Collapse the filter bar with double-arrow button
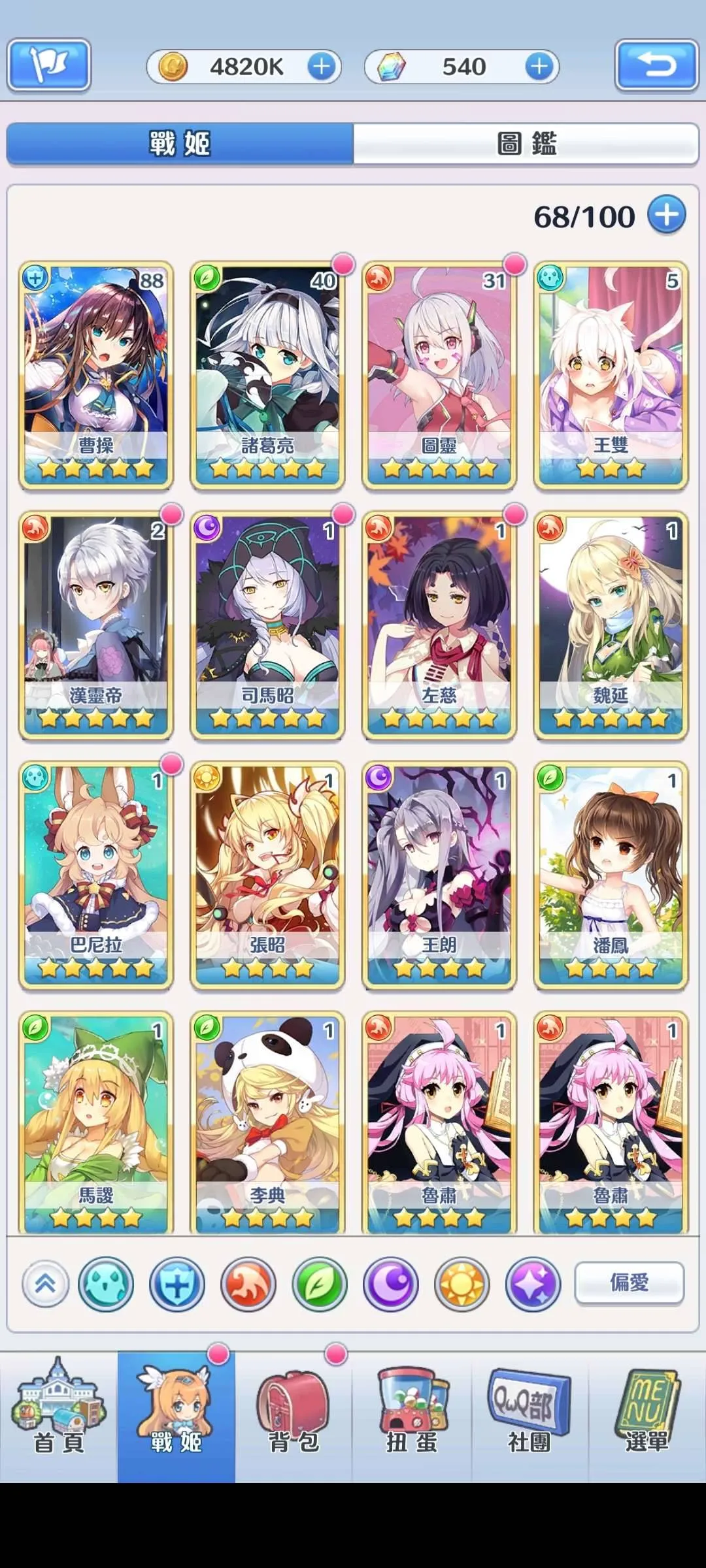The width and height of the screenshot is (706, 1568). [45, 1284]
